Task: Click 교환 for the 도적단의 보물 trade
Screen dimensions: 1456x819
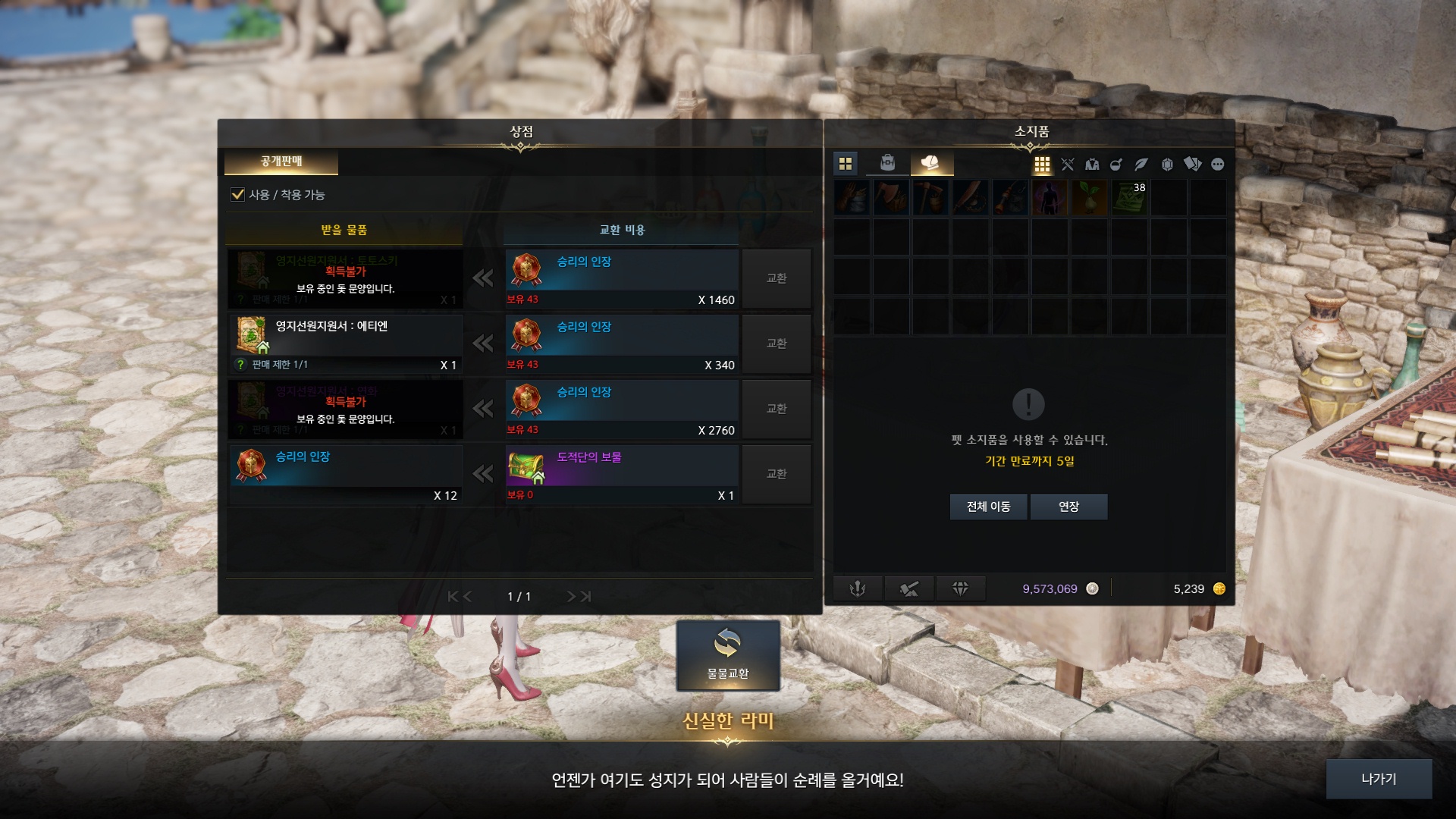Action: coord(777,474)
